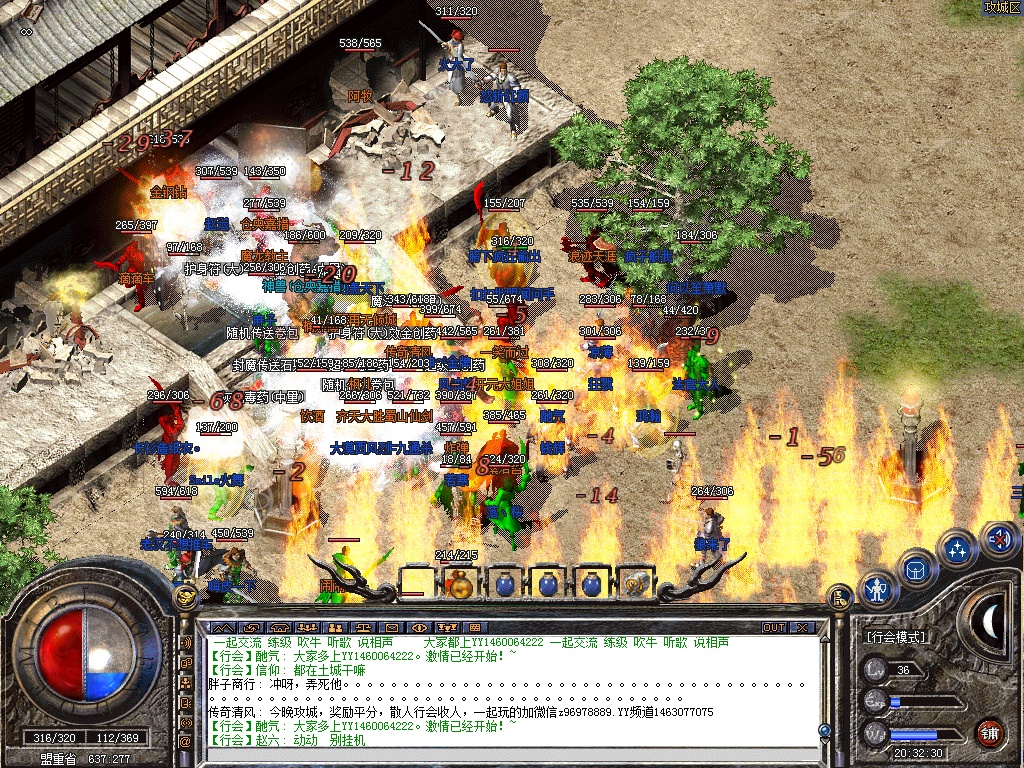Screen dimensions: 1024x768
Task: Select the @ private chat channel icon
Action: [186, 742]
